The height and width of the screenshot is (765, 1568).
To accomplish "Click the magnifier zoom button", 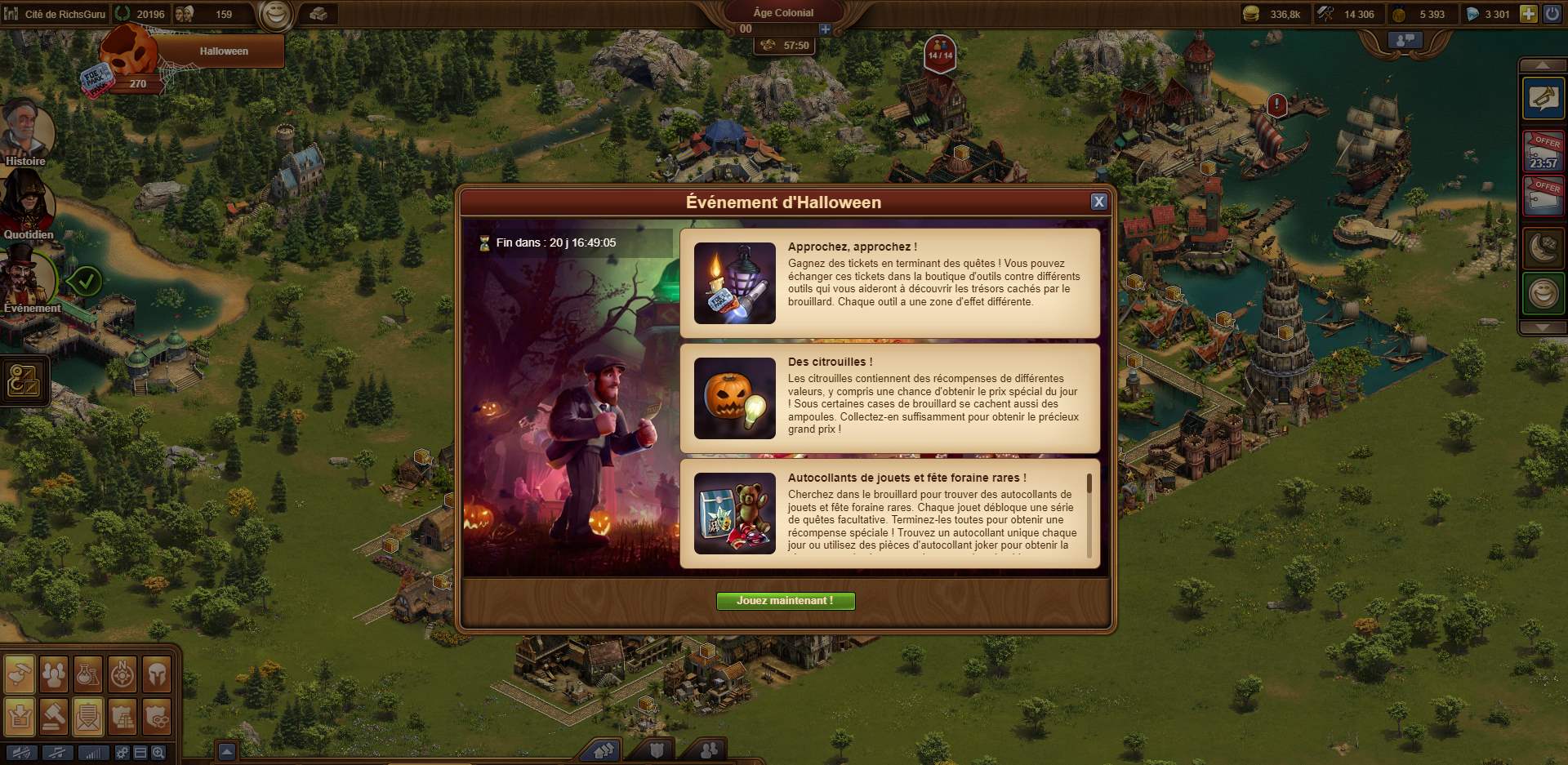I will (x=158, y=753).
